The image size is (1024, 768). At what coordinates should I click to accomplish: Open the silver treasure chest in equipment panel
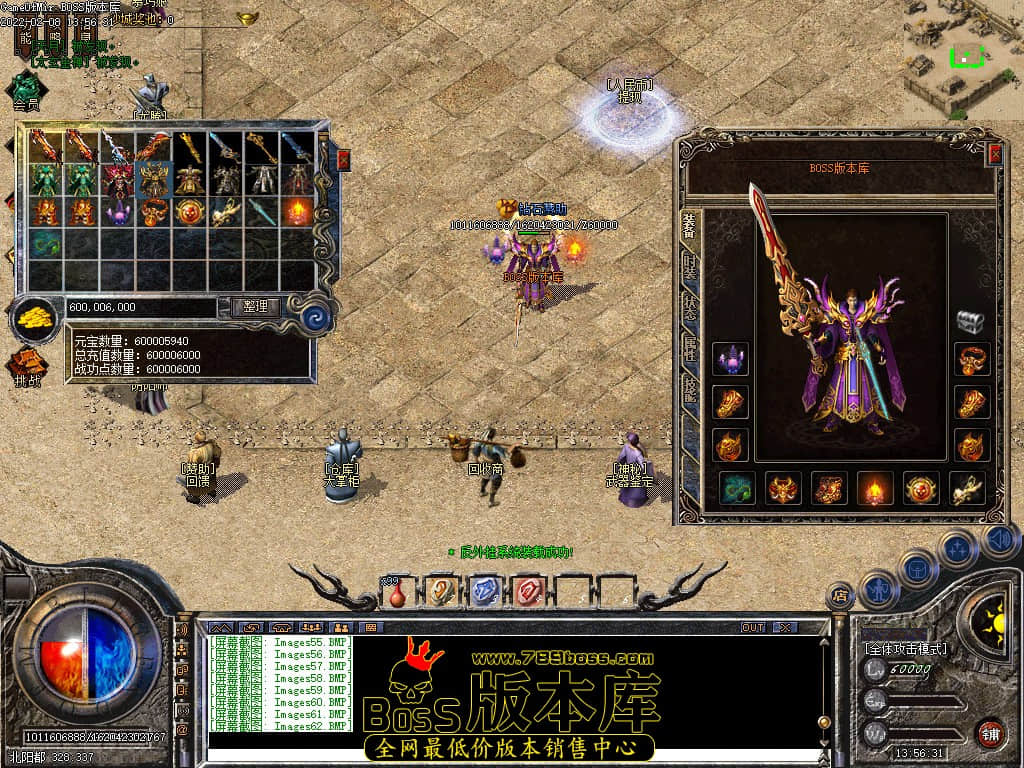tap(970, 320)
